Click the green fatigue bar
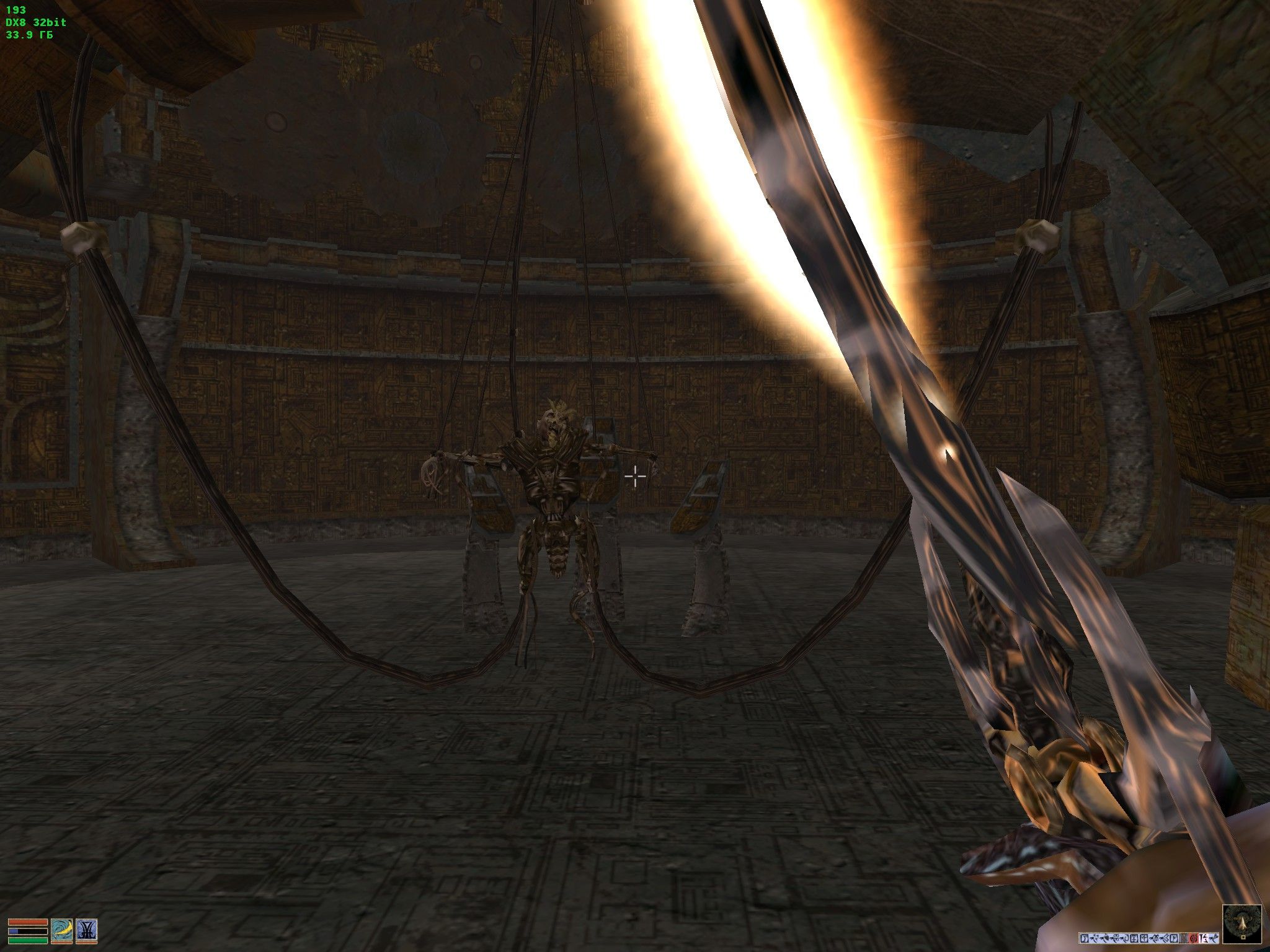The height and width of the screenshot is (952, 1270). point(27,940)
